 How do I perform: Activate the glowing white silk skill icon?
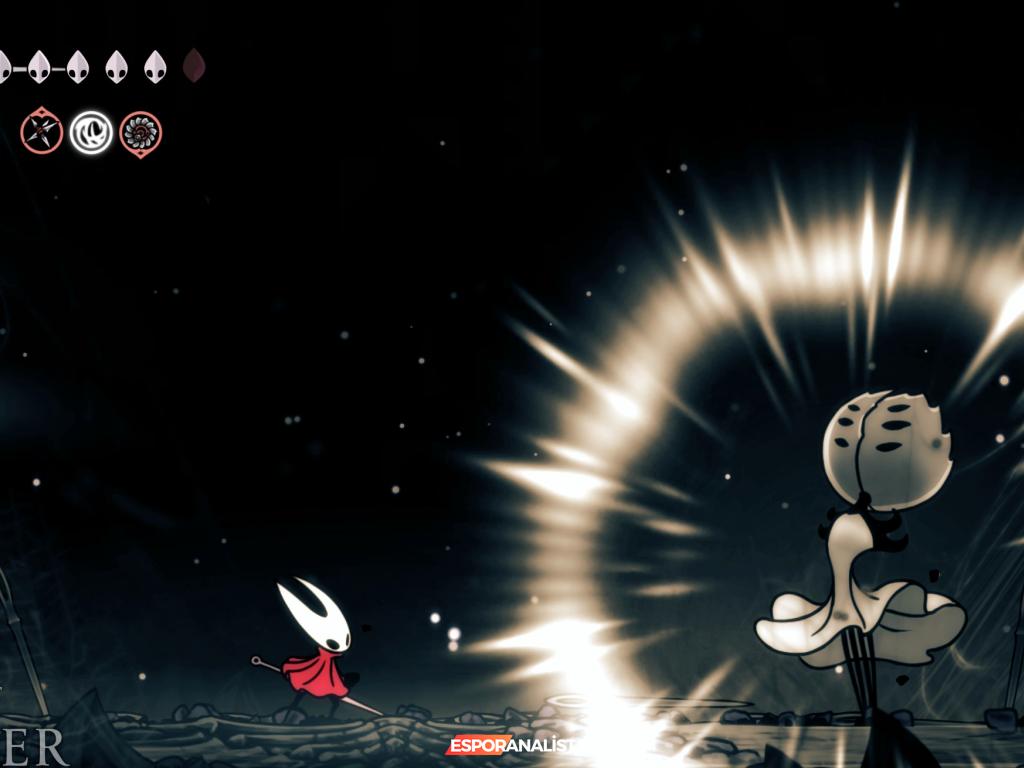[91, 132]
